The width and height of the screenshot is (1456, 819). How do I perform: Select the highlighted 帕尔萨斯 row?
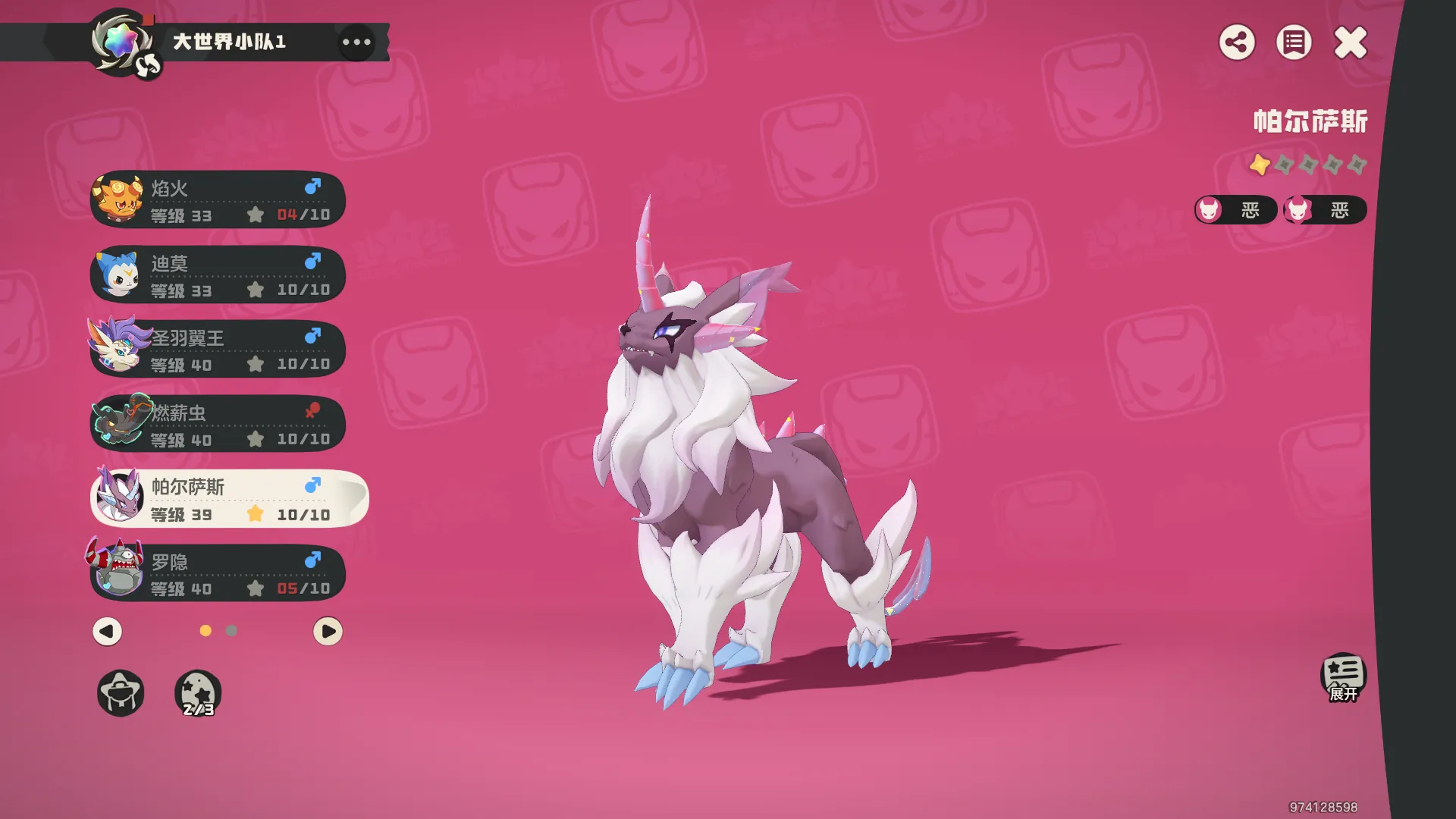coord(227,499)
